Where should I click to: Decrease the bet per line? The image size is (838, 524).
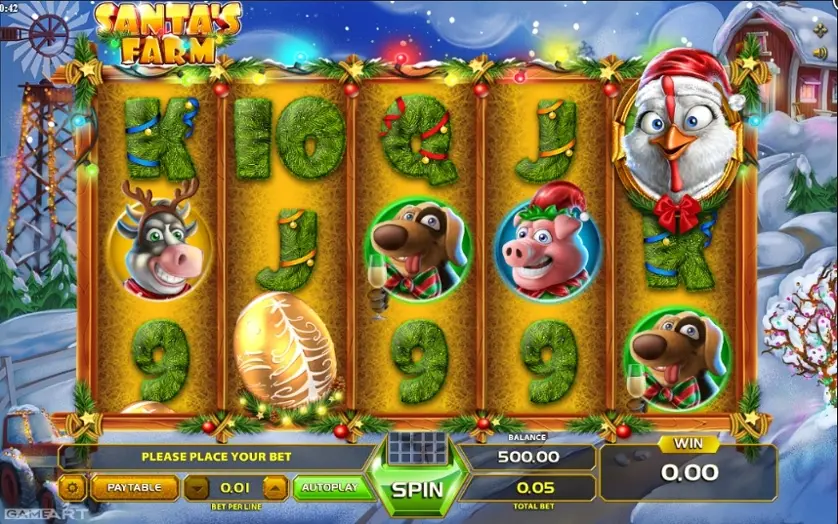coord(198,488)
